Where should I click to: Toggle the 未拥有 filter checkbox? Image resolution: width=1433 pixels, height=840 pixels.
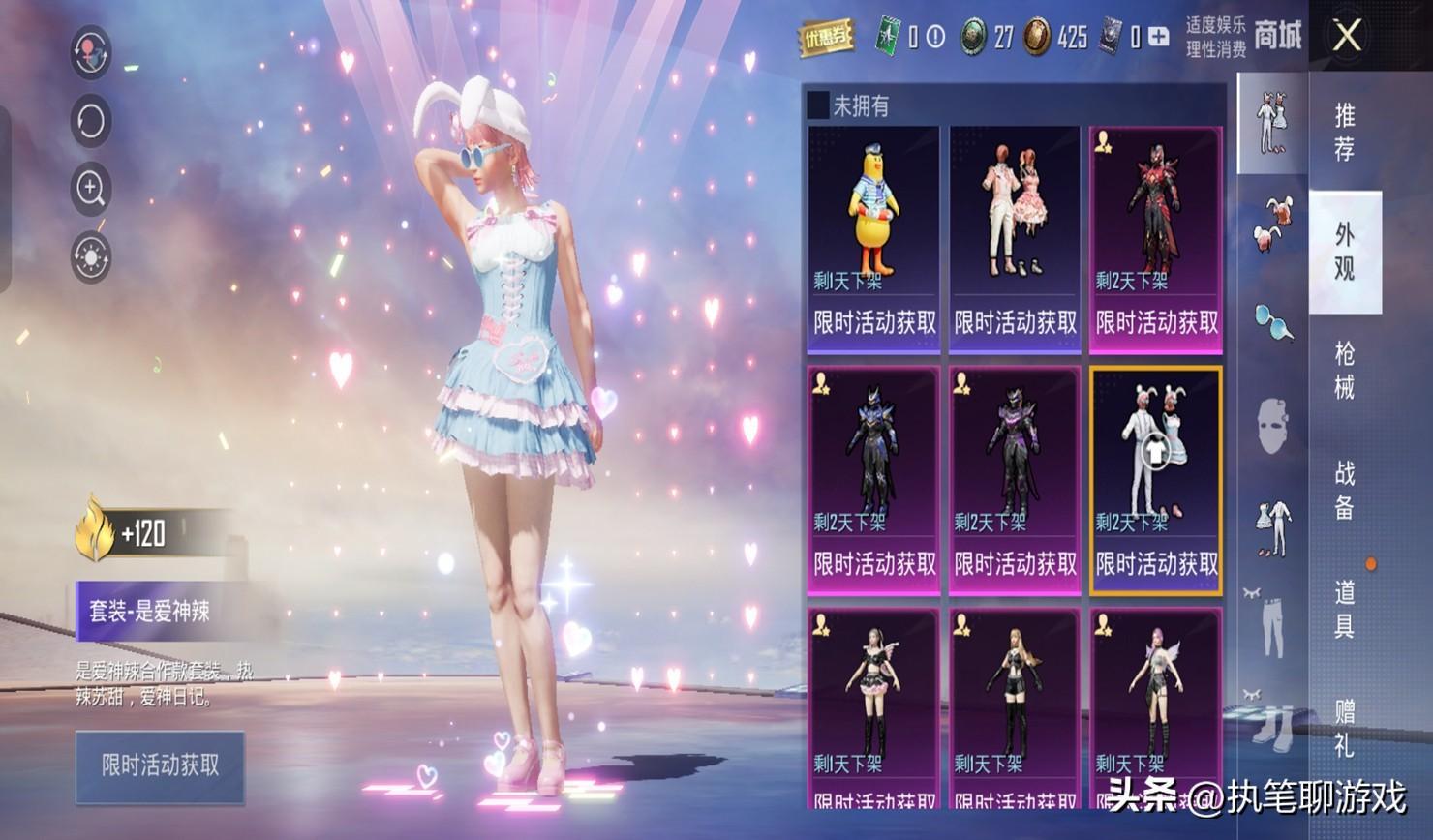pos(818,105)
